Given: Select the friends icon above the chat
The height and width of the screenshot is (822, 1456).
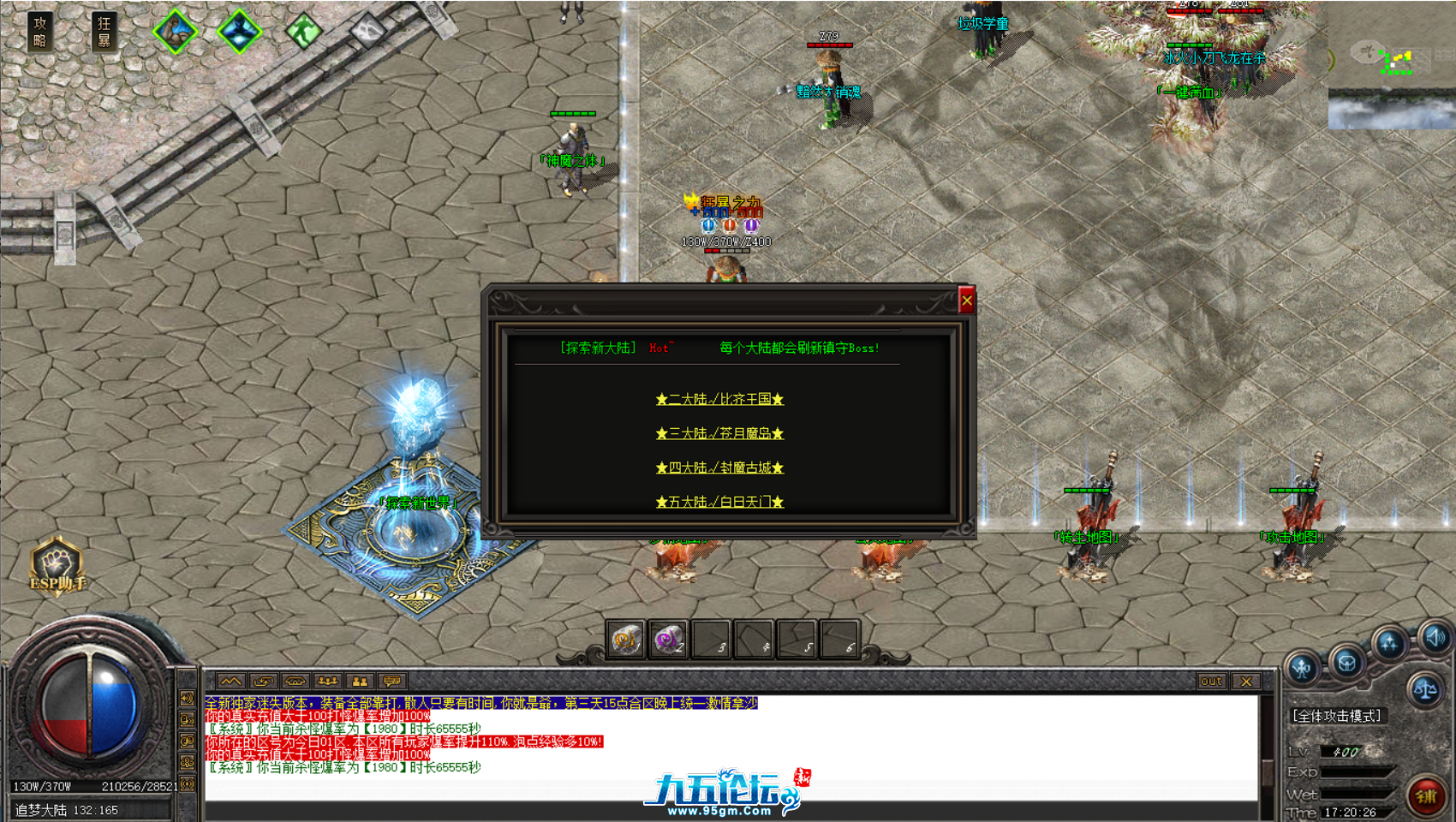Looking at the screenshot, I should [x=358, y=682].
